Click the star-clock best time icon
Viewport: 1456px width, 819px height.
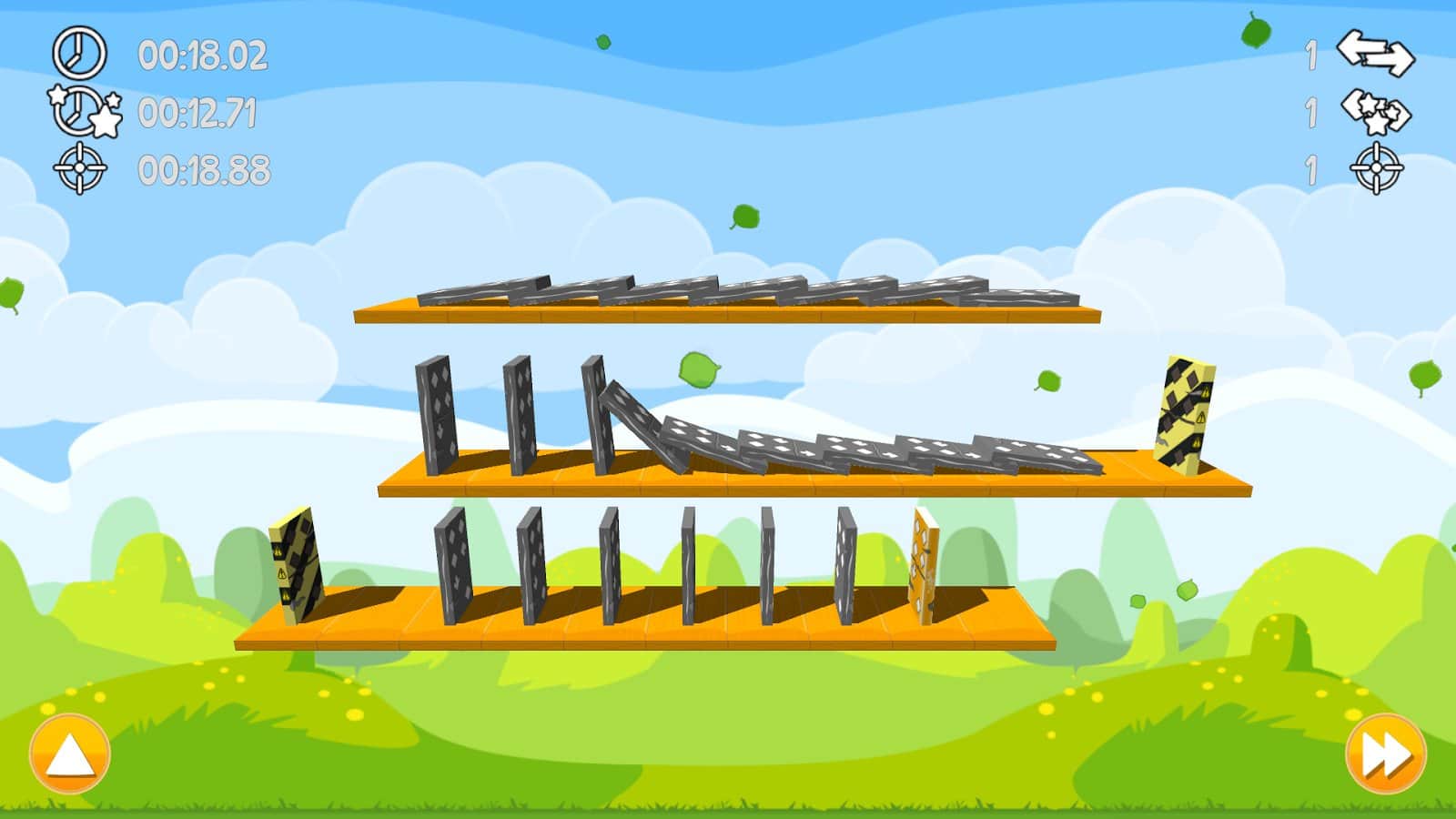[x=82, y=111]
